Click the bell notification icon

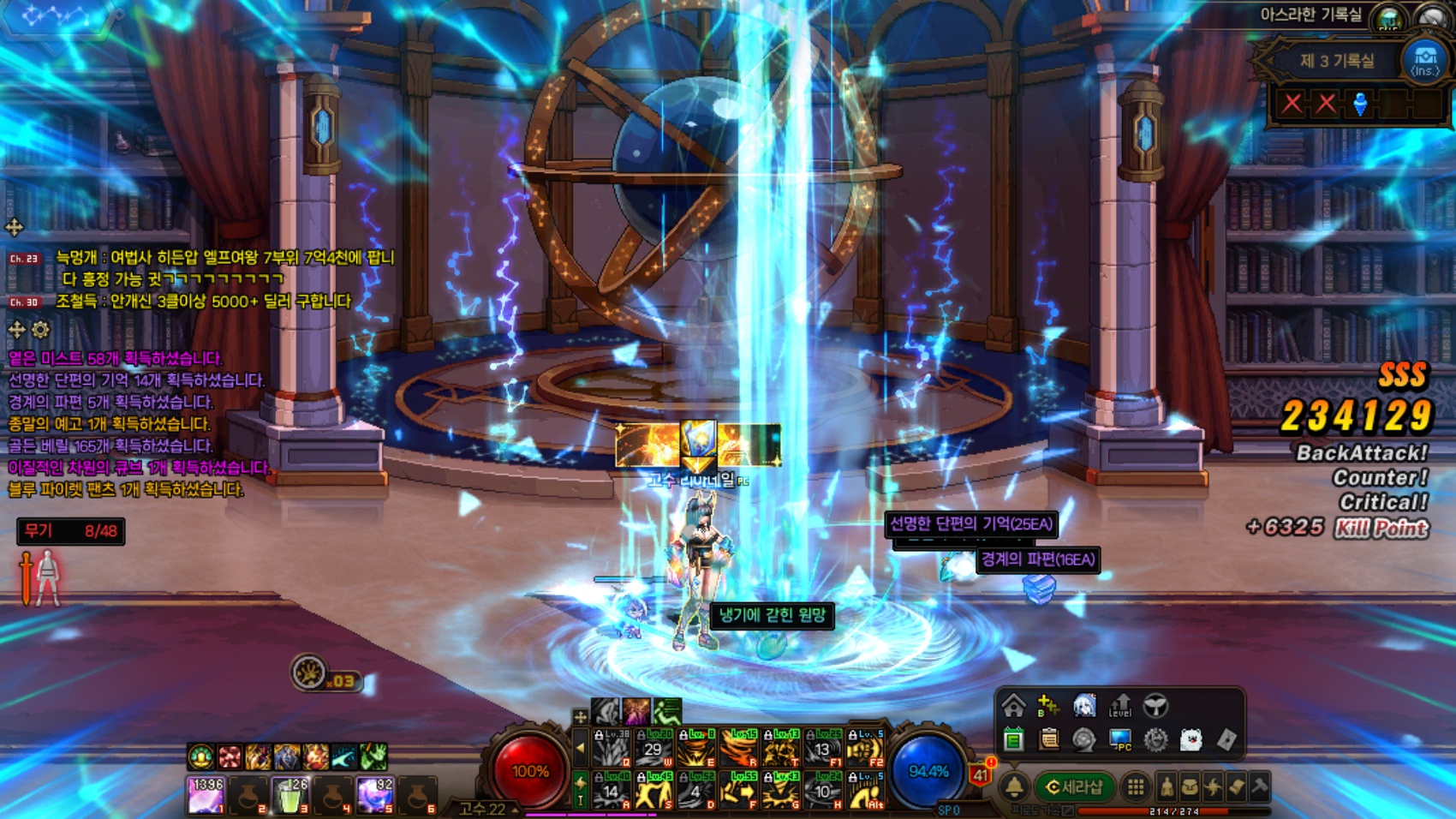(x=1015, y=787)
